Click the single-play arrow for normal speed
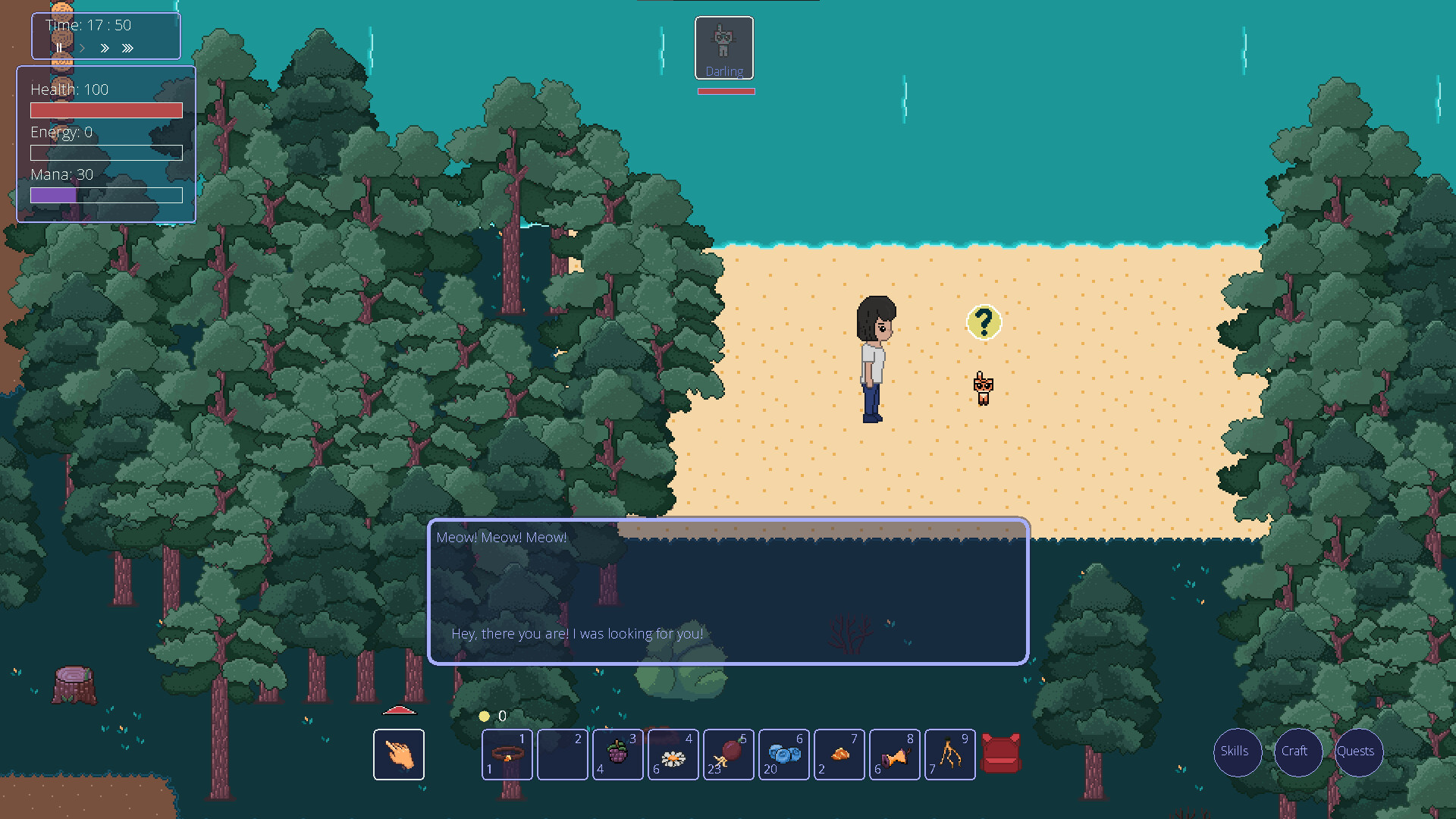 [x=82, y=48]
